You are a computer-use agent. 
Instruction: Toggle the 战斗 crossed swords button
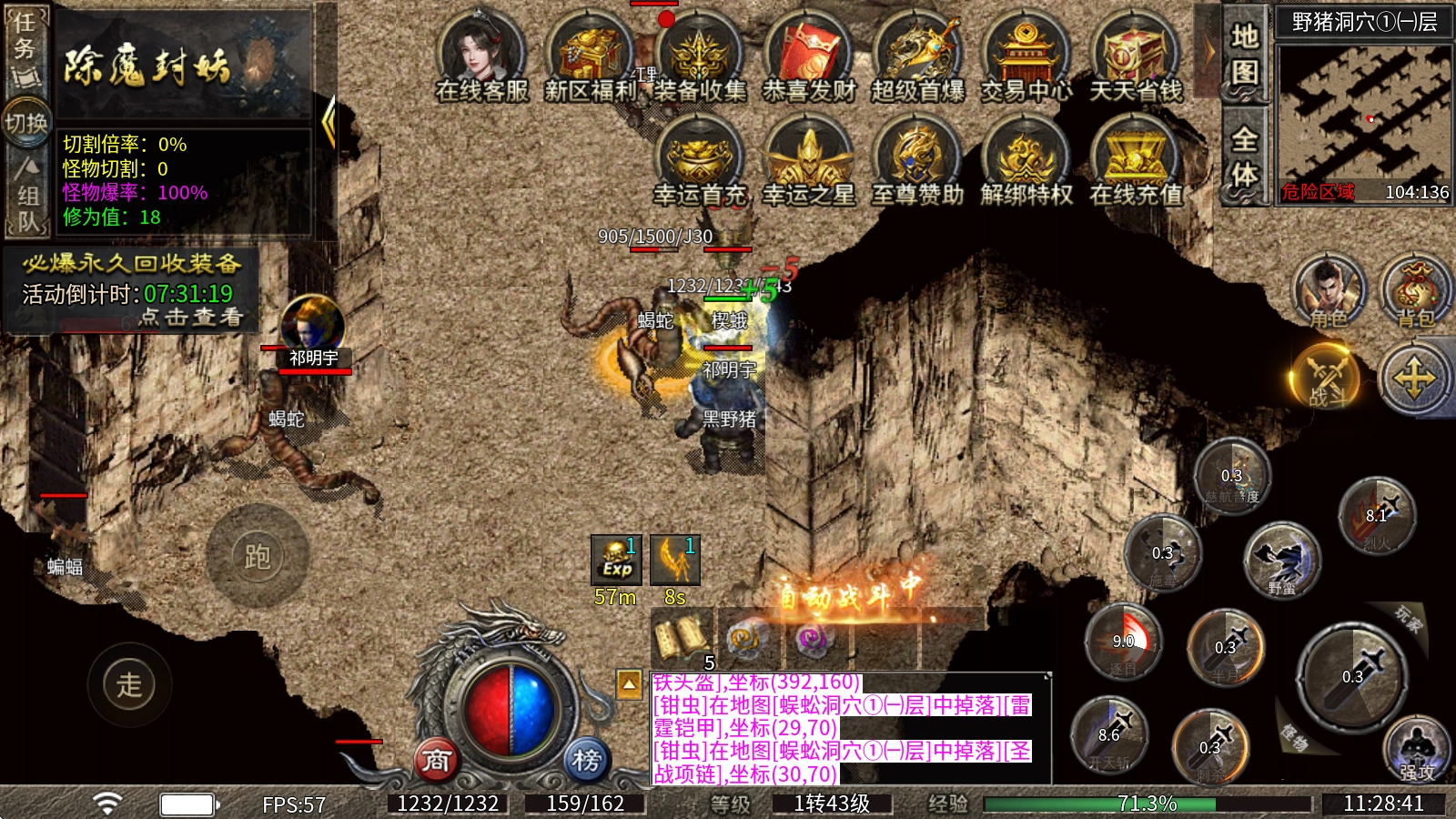pos(1327,375)
